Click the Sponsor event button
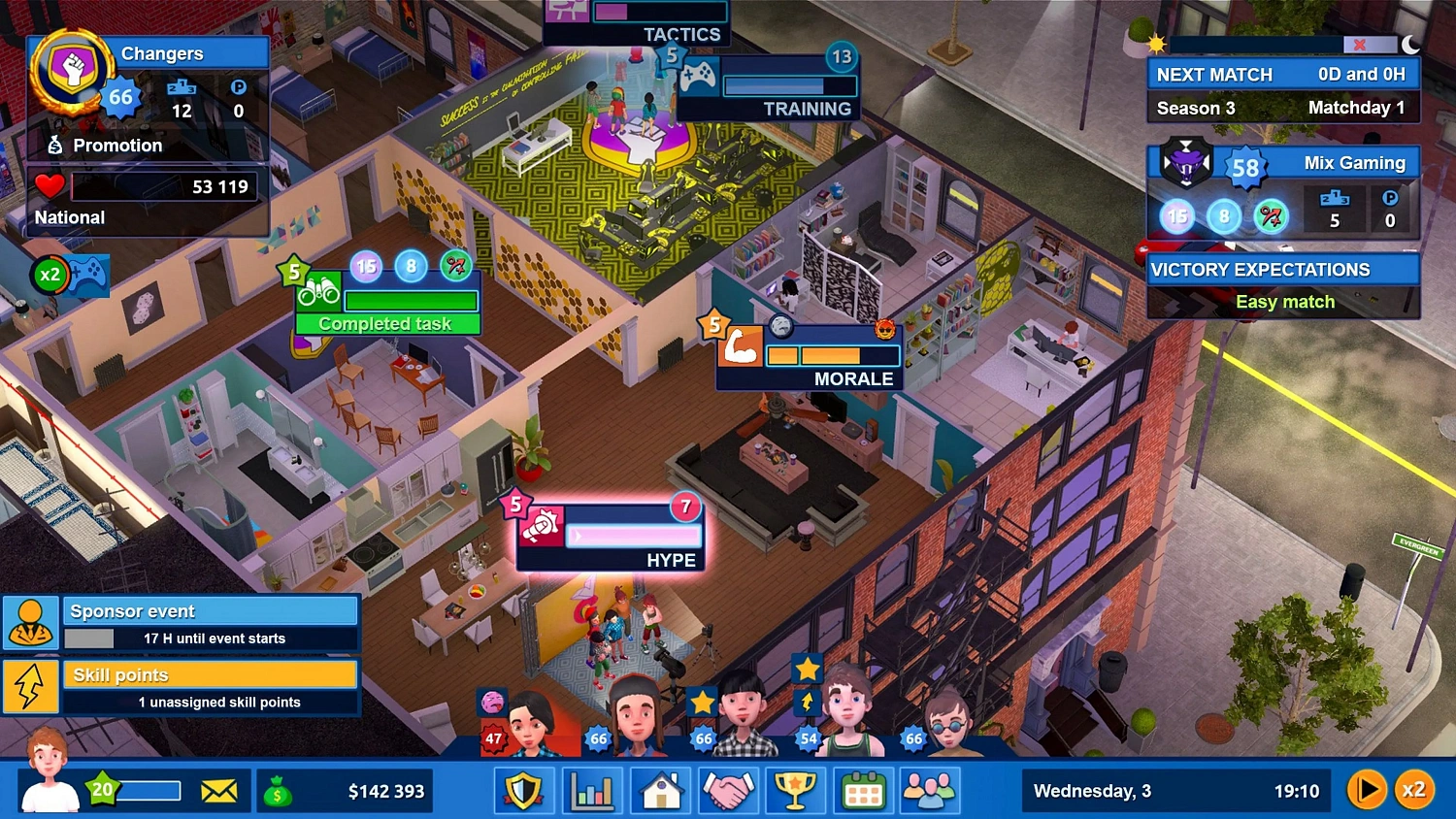This screenshot has height=819, width=1456. tap(211, 610)
